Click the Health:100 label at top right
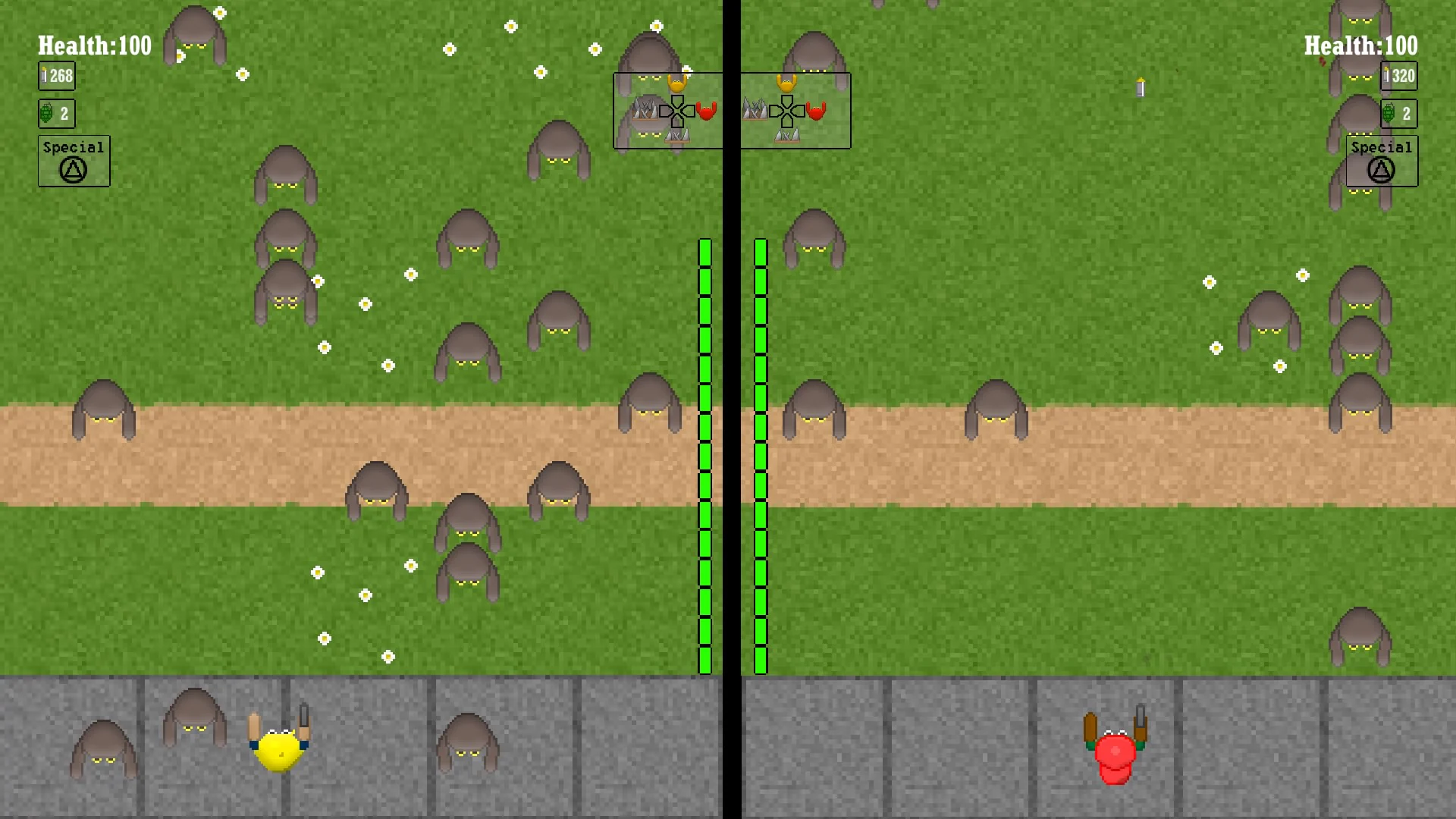 [1360, 45]
